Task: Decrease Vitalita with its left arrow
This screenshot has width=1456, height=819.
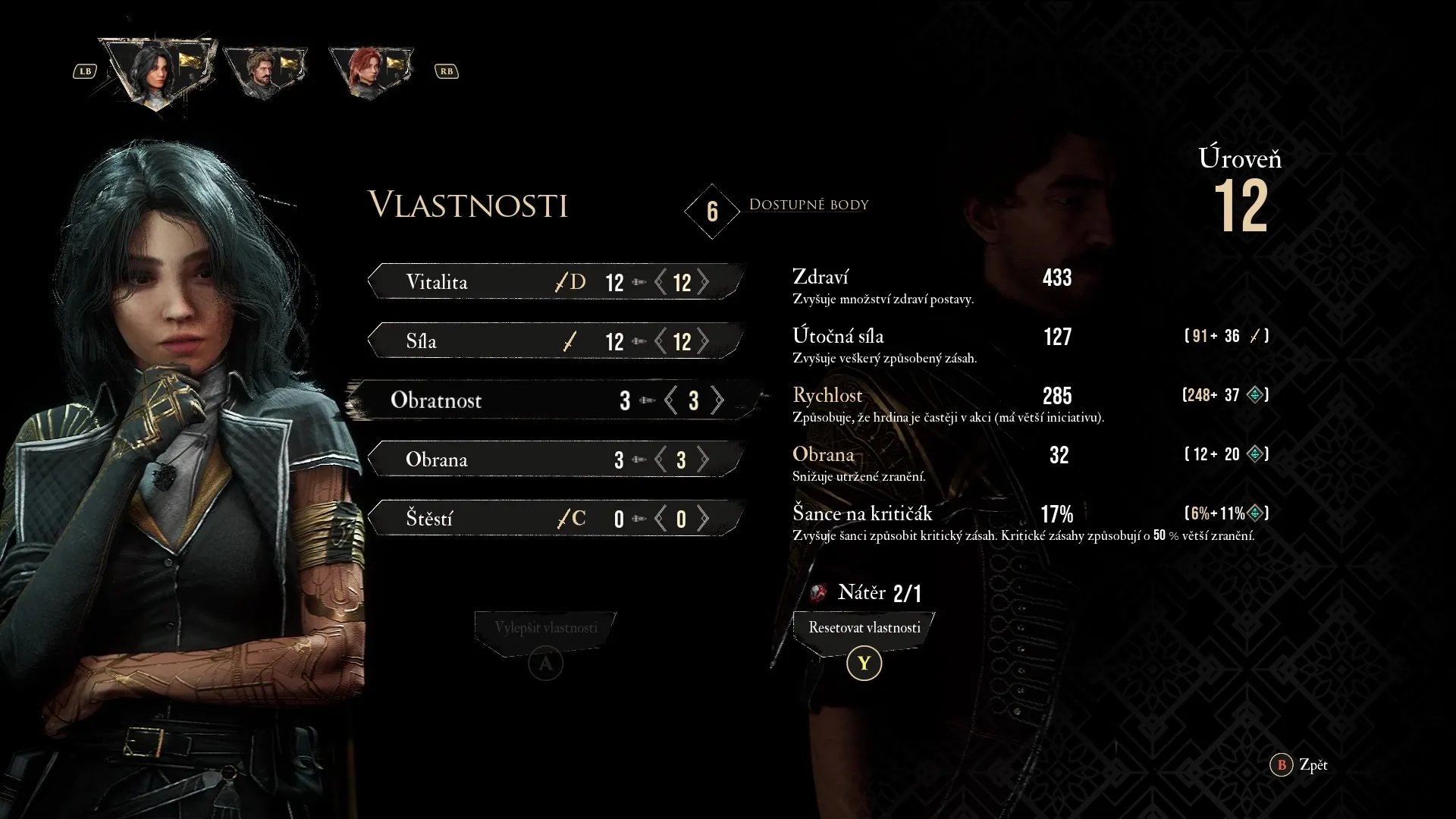Action: (661, 282)
